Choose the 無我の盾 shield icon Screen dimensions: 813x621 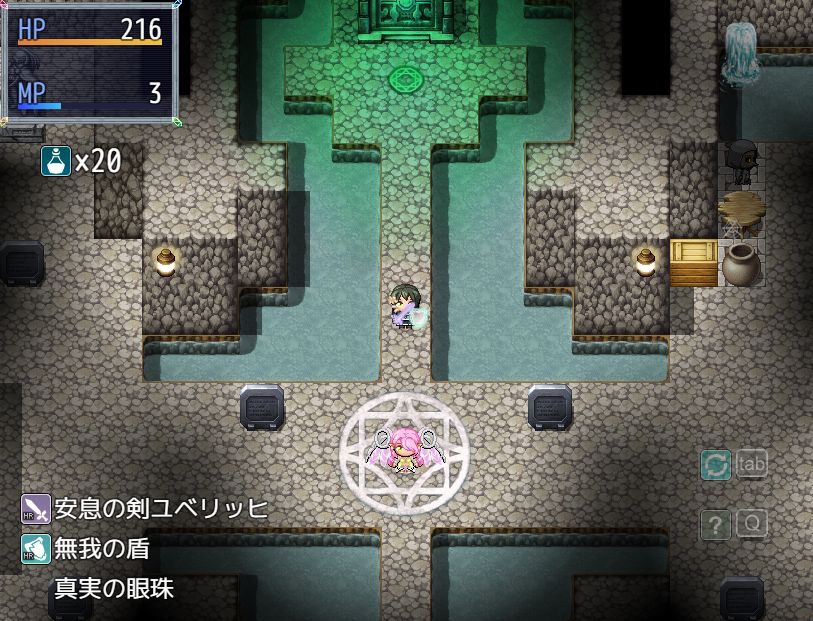(36, 548)
